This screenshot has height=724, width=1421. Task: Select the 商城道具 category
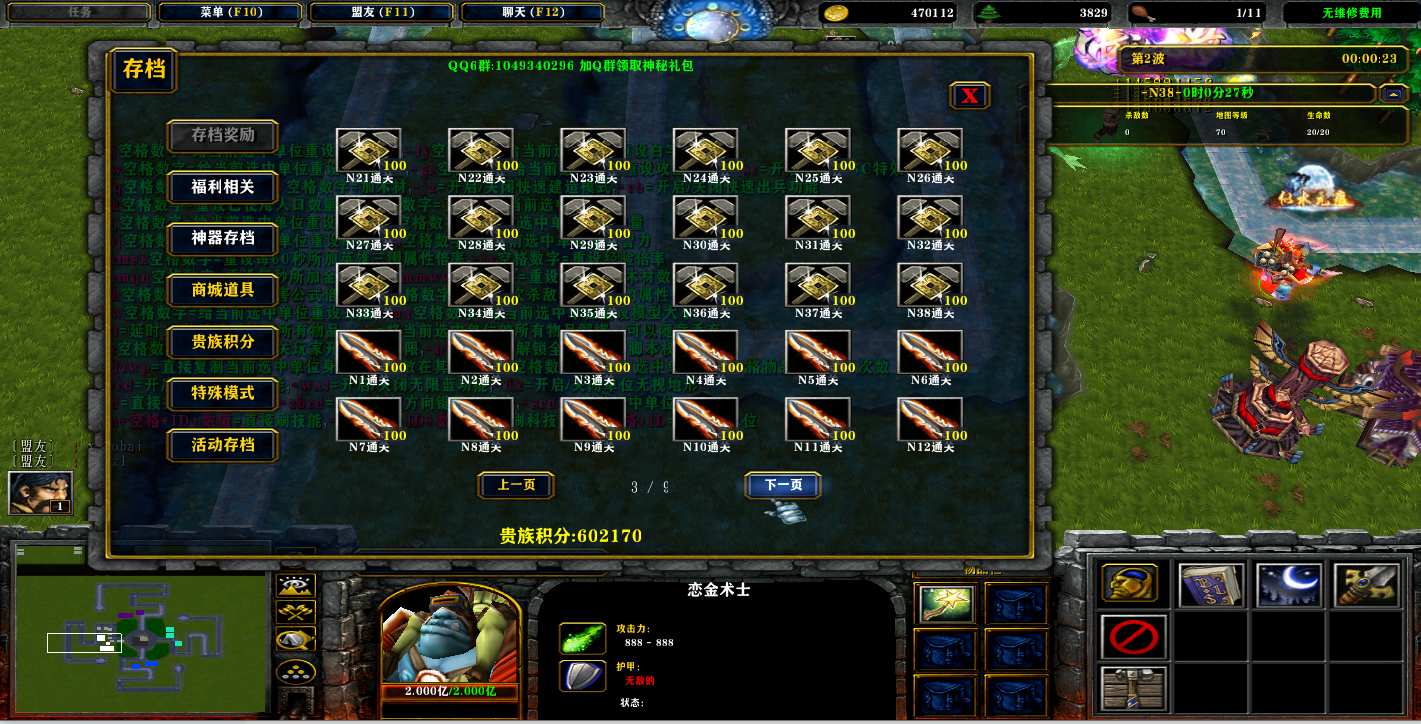[x=223, y=290]
